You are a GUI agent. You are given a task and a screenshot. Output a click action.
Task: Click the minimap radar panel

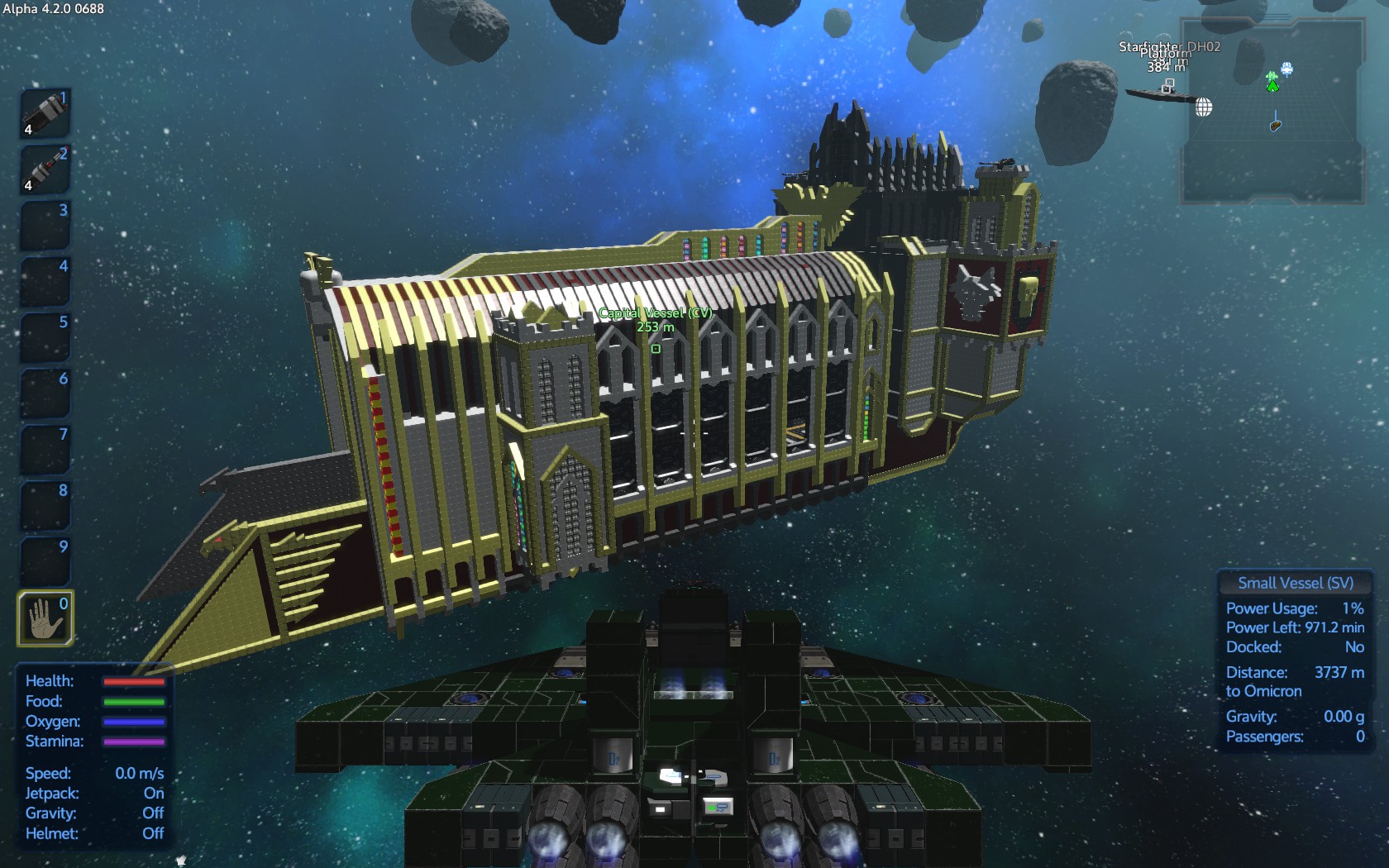pyautogui.click(x=1273, y=112)
